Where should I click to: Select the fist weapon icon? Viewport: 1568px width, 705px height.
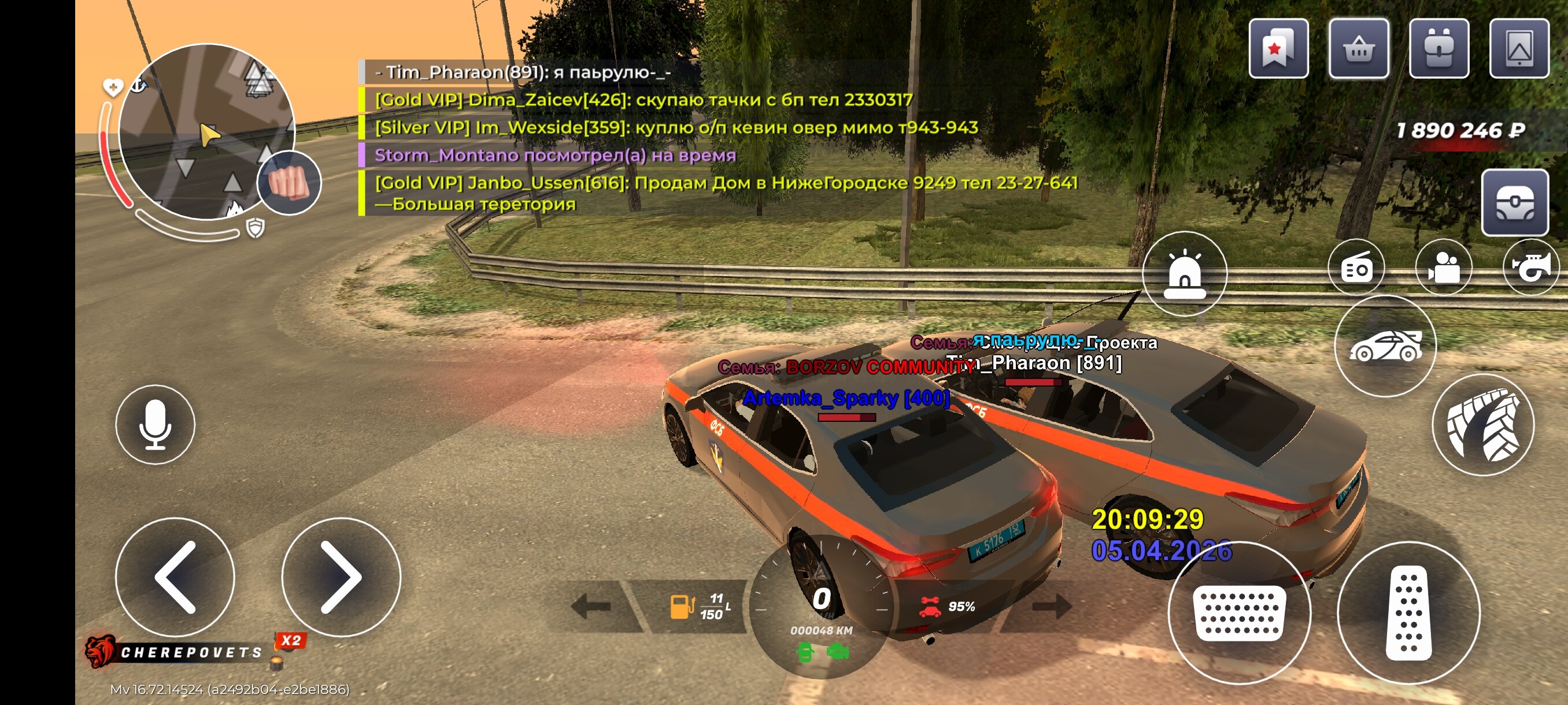click(x=289, y=183)
